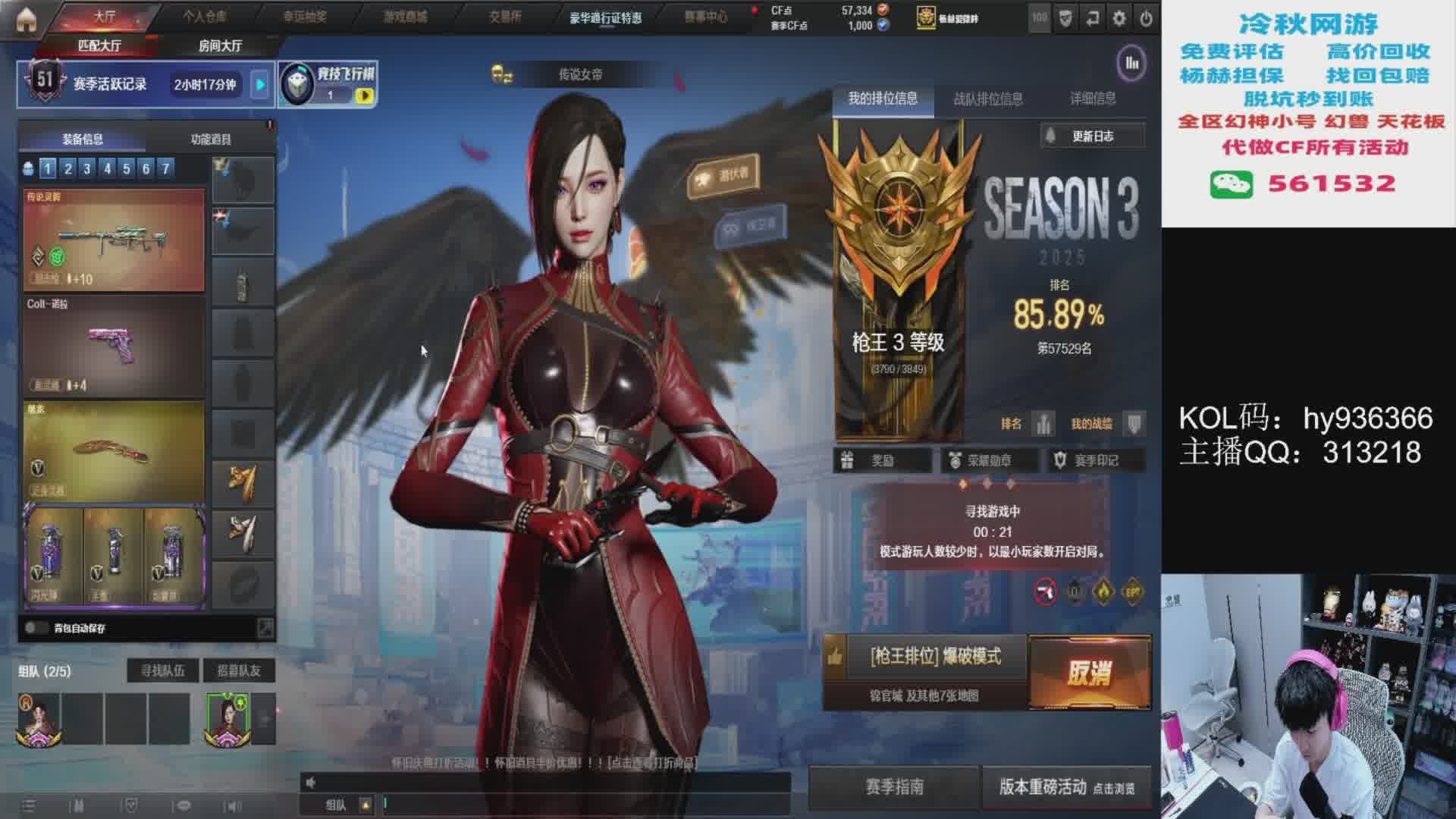Click the 寻找队伍 find team button
The height and width of the screenshot is (819, 1456).
click(x=162, y=670)
